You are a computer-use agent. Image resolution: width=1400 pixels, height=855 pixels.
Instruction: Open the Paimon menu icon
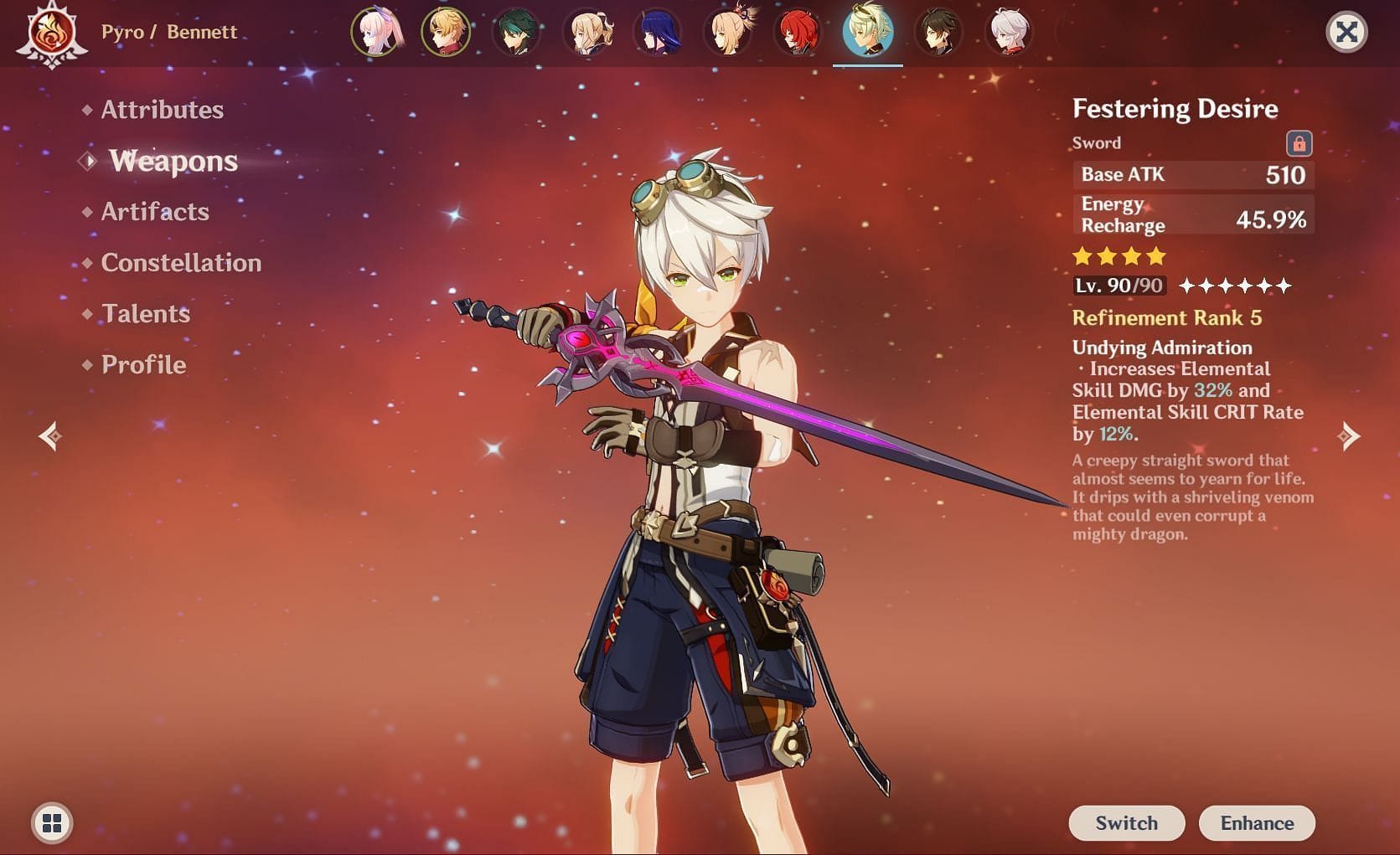(52, 823)
